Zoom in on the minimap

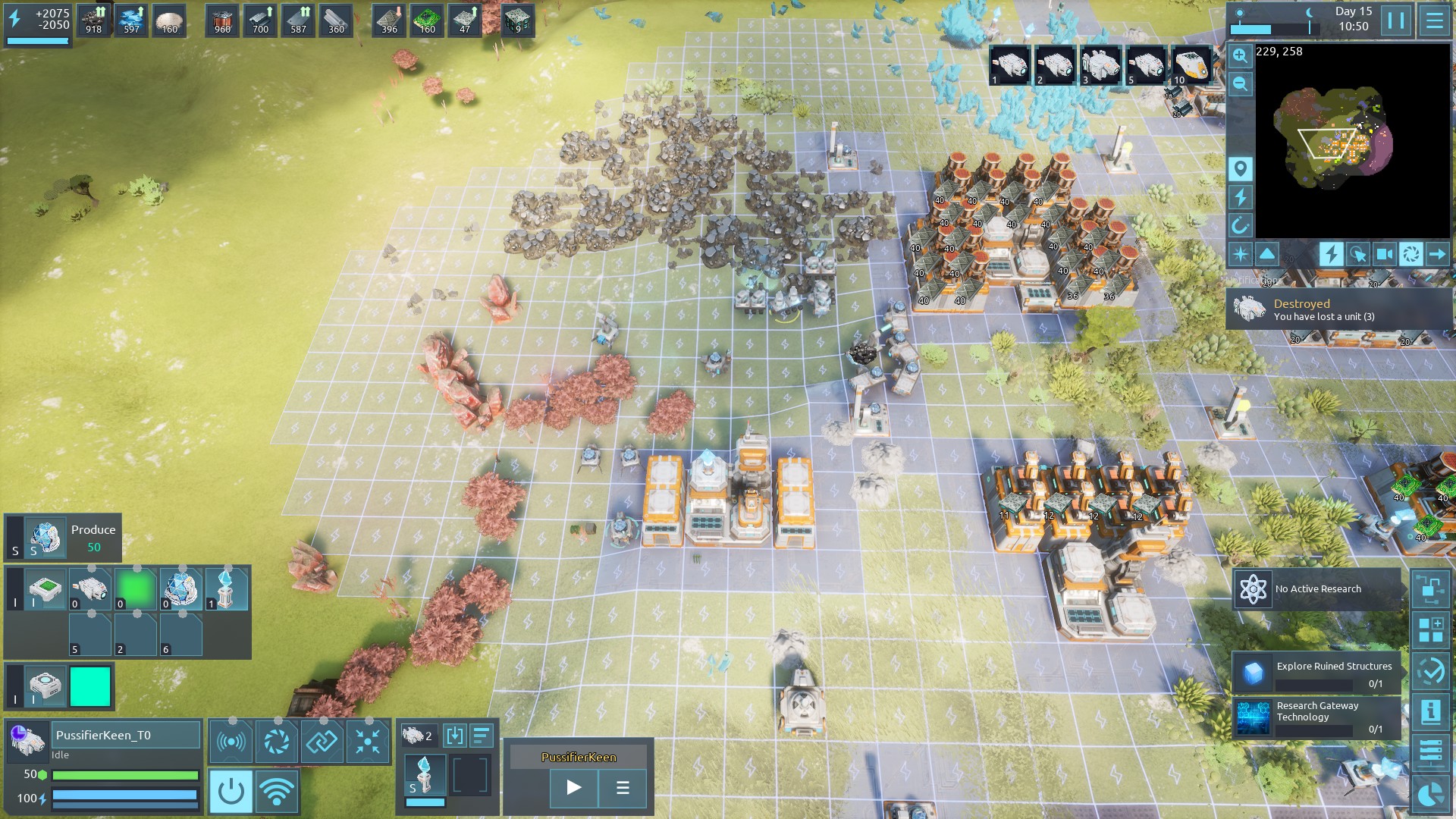coord(1240,55)
